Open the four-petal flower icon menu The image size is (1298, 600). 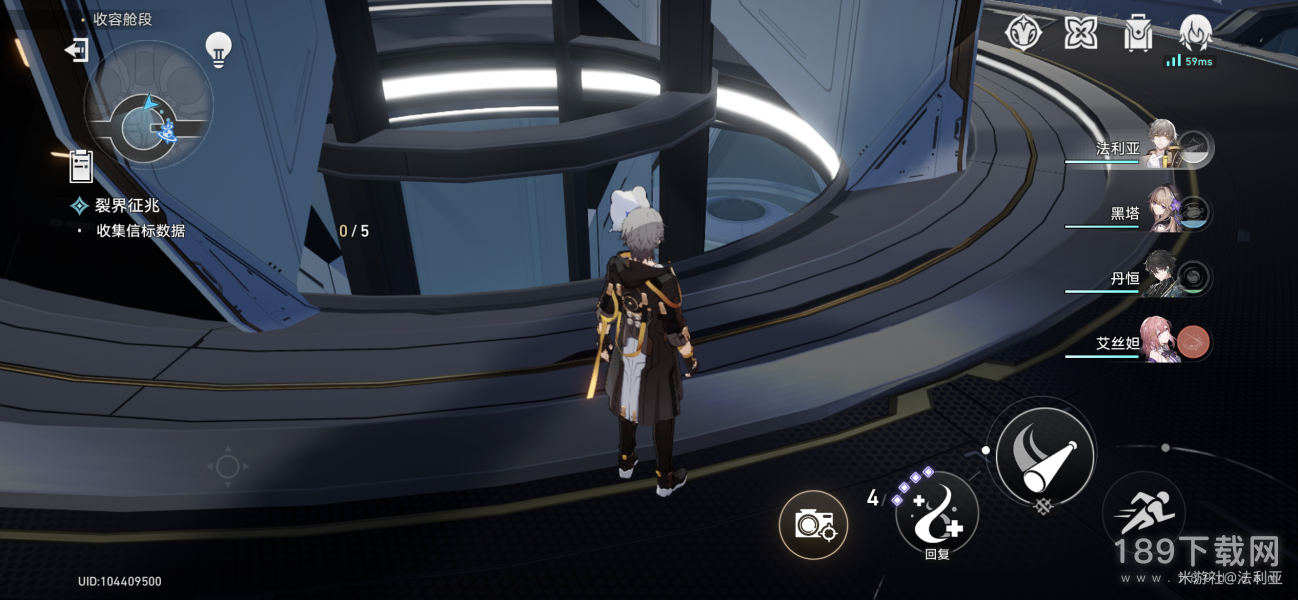(x=1080, y=34)
